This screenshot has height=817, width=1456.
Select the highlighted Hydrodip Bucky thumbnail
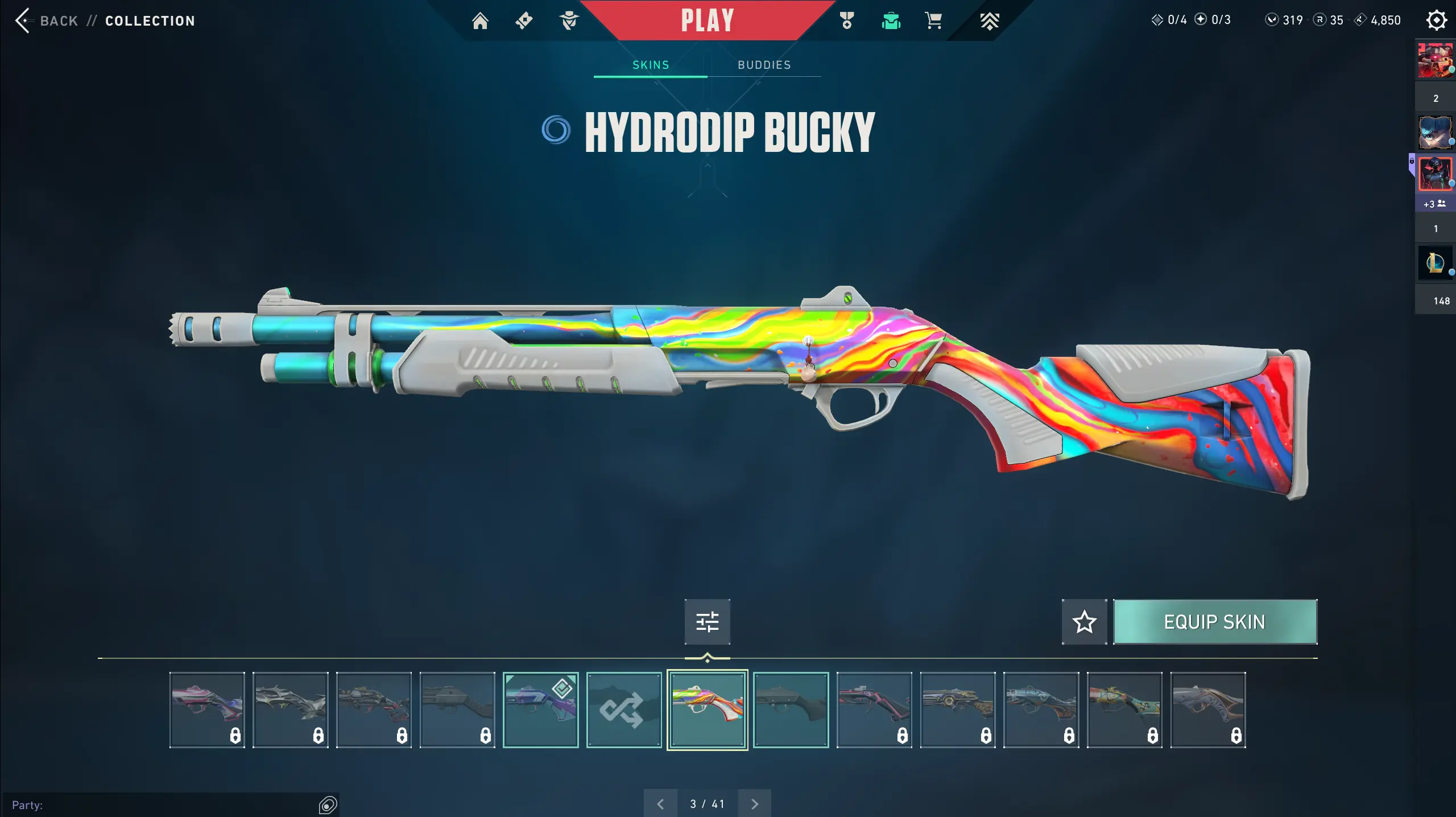[707, 710]
